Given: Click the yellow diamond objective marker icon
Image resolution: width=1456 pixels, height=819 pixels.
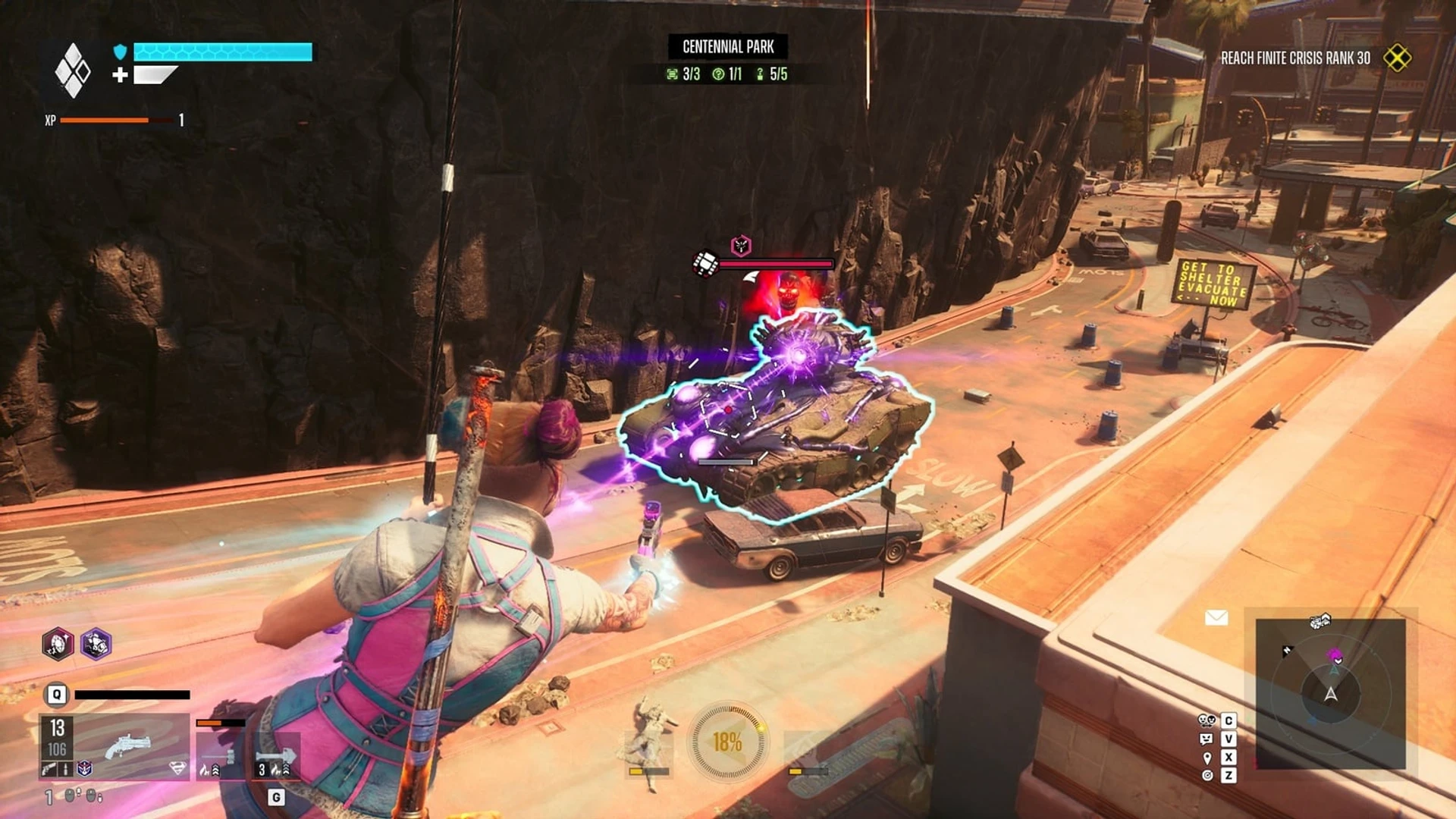Looking at the screenshot, I should click(1397, 58).
